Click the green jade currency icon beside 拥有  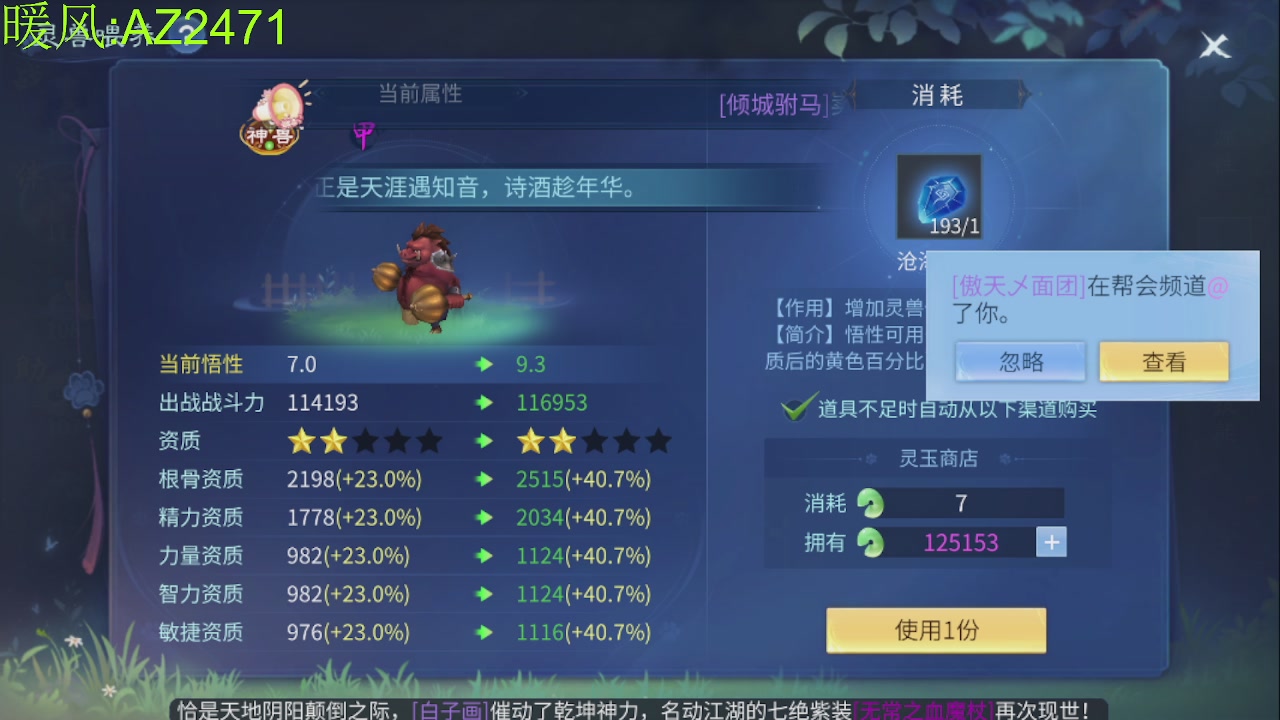point(872,542)
